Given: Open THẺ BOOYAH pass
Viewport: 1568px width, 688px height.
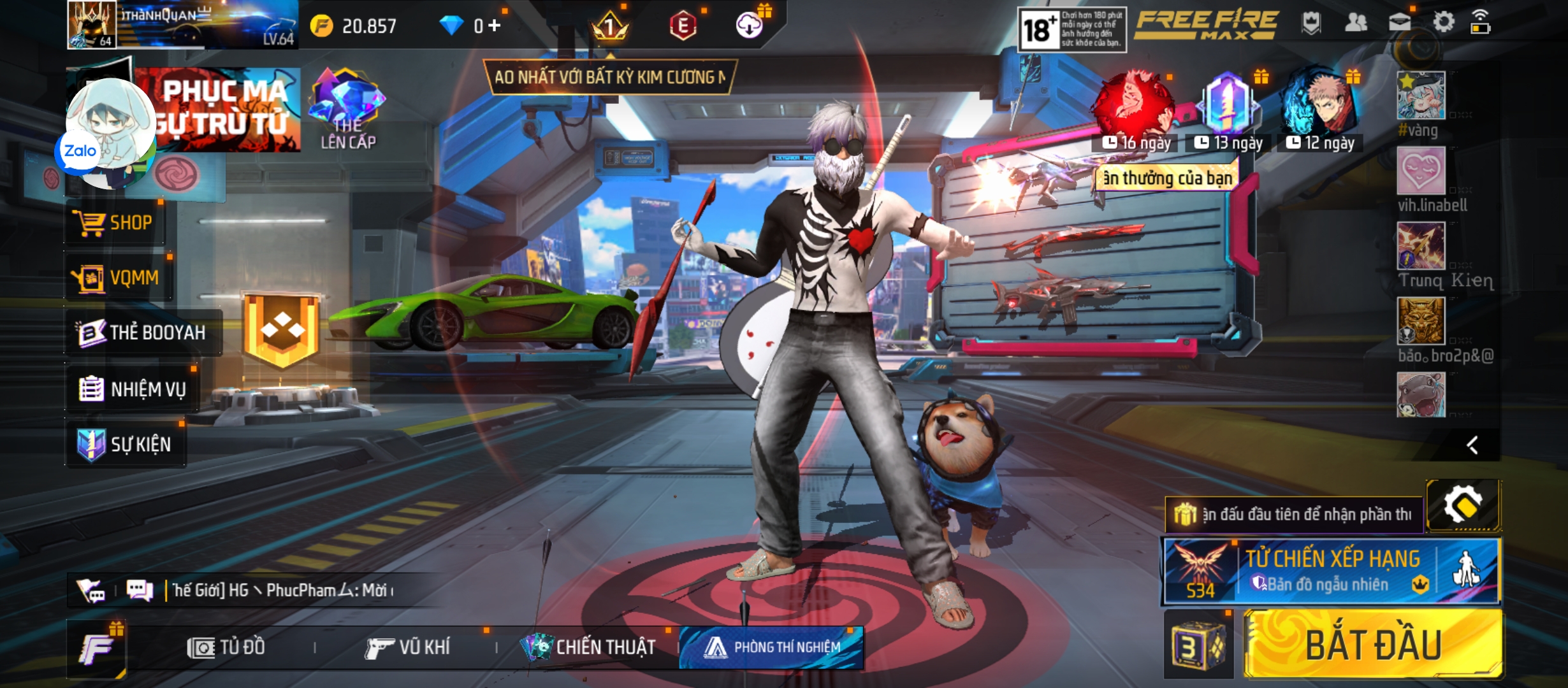Looking at the screenshot, I should [x=143, y=333].
